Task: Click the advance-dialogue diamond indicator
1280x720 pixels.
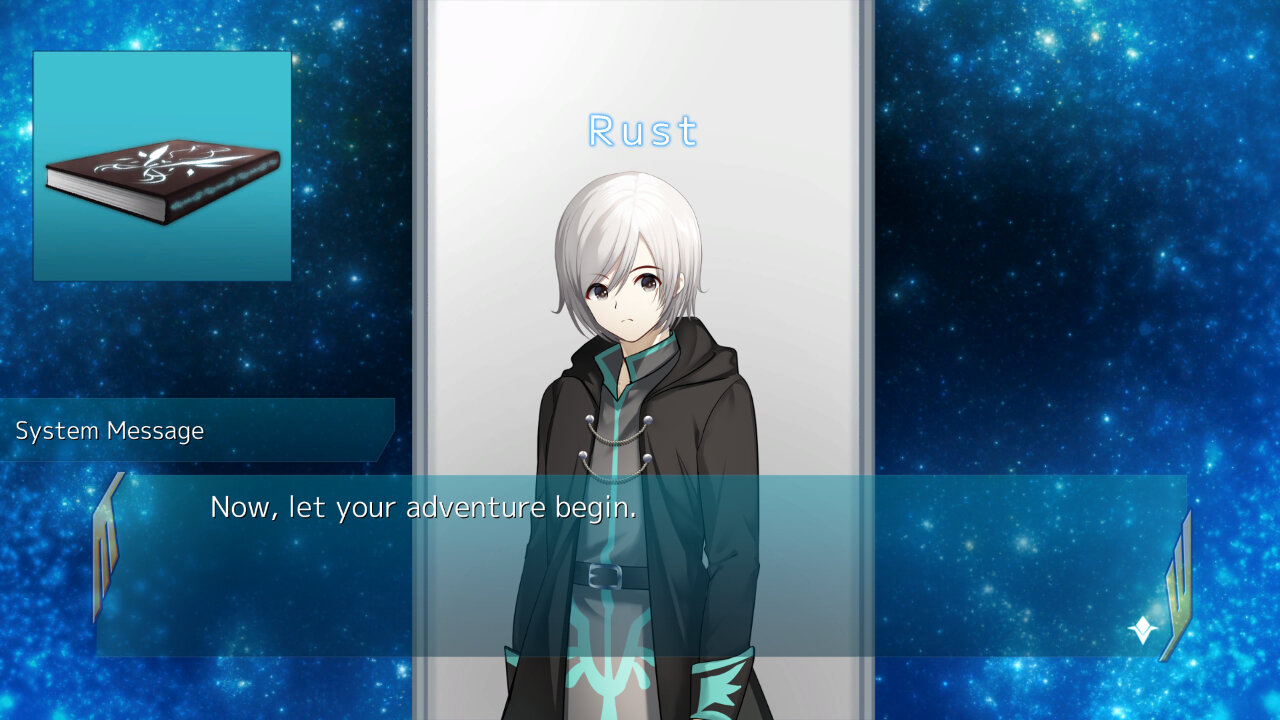Action: [1141, 628]
